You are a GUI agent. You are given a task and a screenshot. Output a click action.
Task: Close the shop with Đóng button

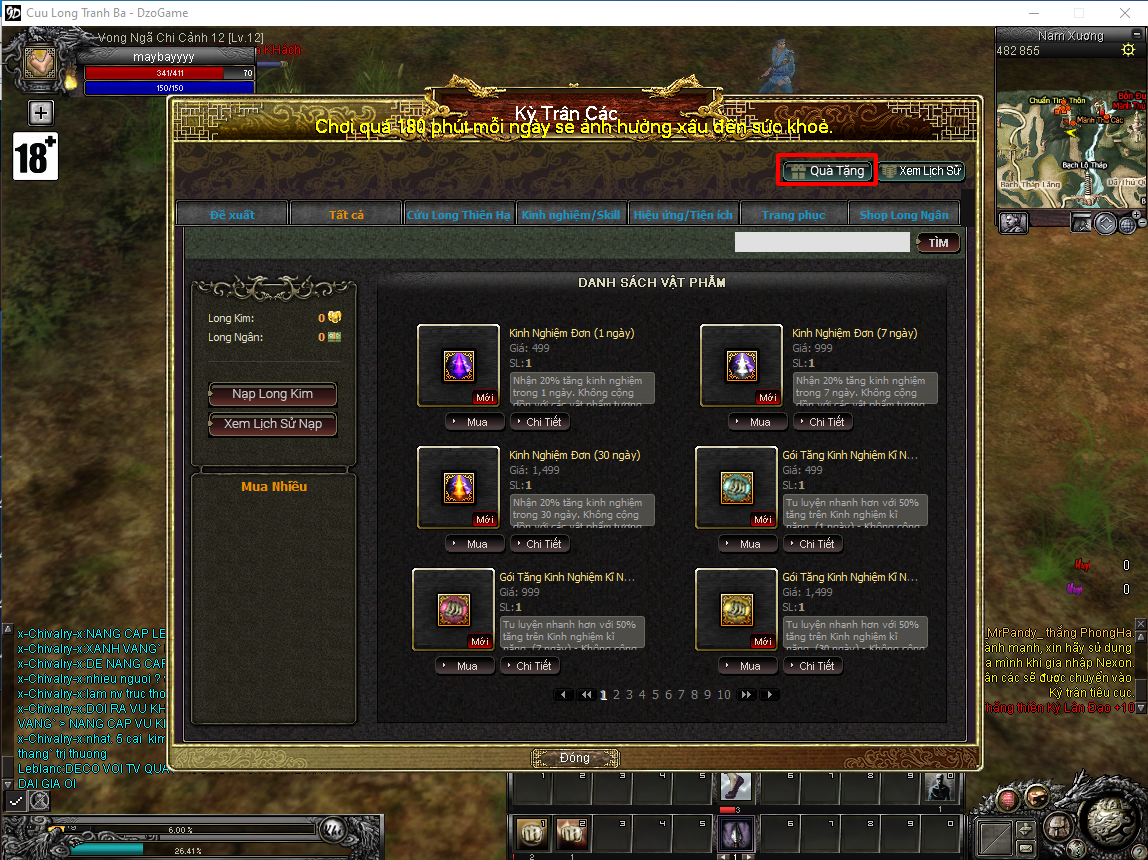[574, 758]
